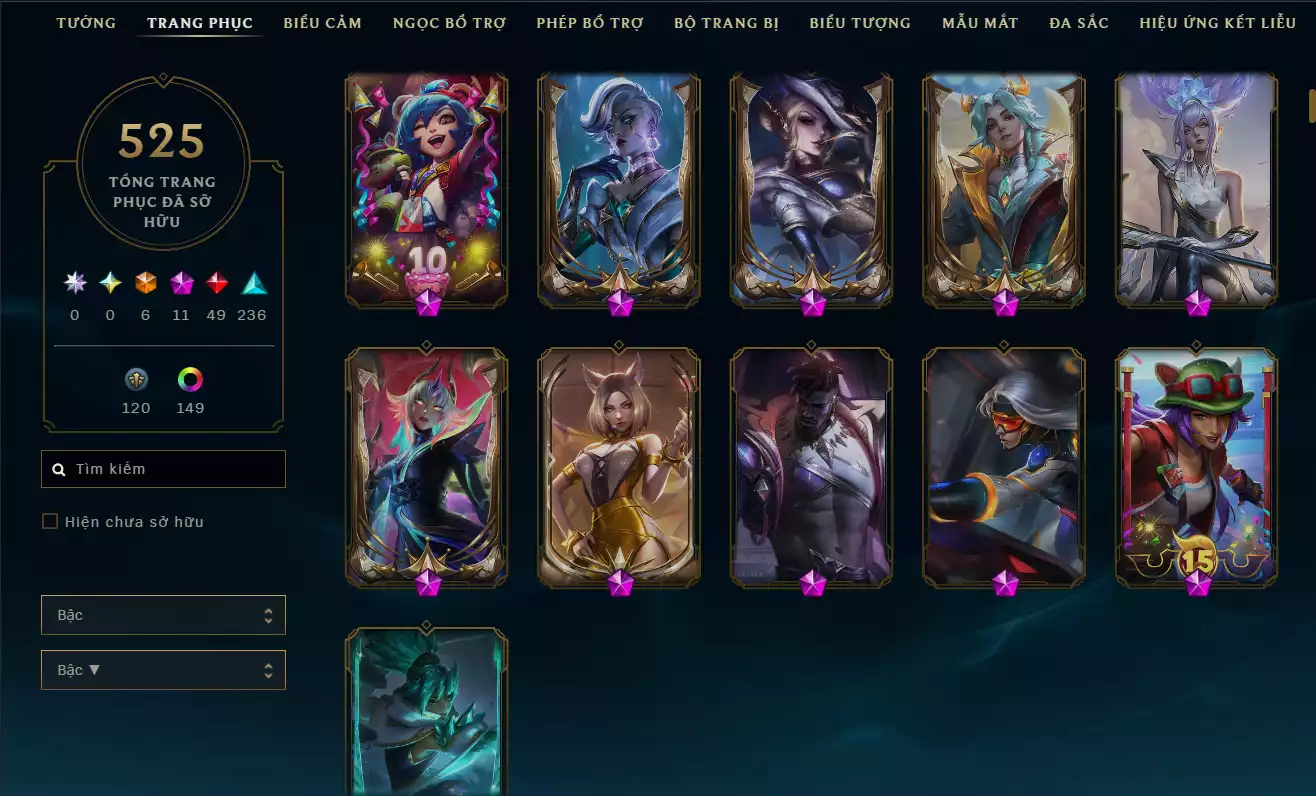Open the first "Bậc" dropdown
Image resolution: width=1316 pixels, height=796 pixels.
[x=163, y=615]
